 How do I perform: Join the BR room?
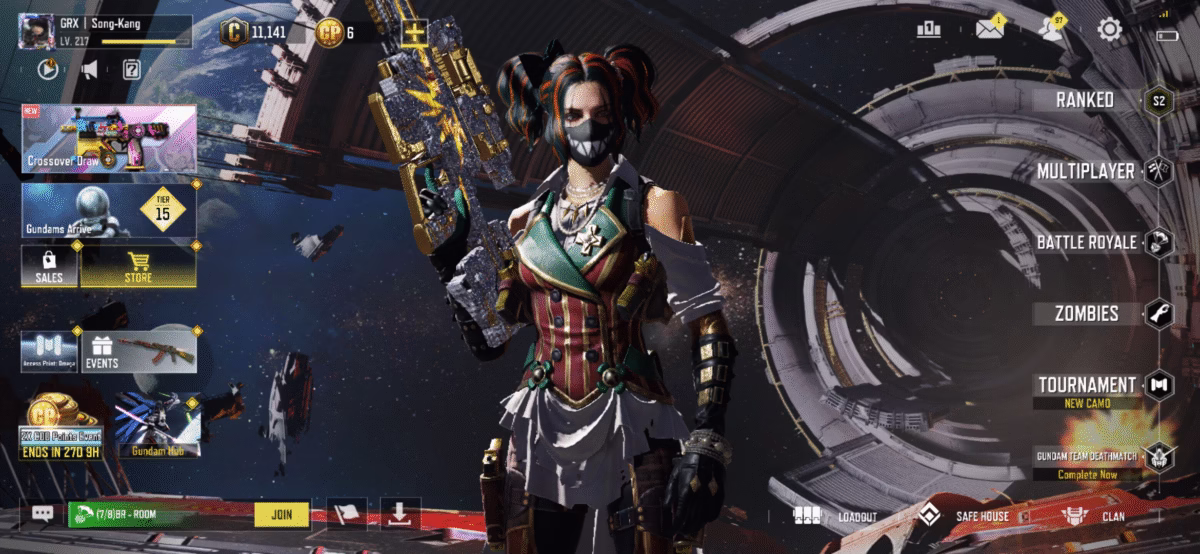[x=281, y=514]
